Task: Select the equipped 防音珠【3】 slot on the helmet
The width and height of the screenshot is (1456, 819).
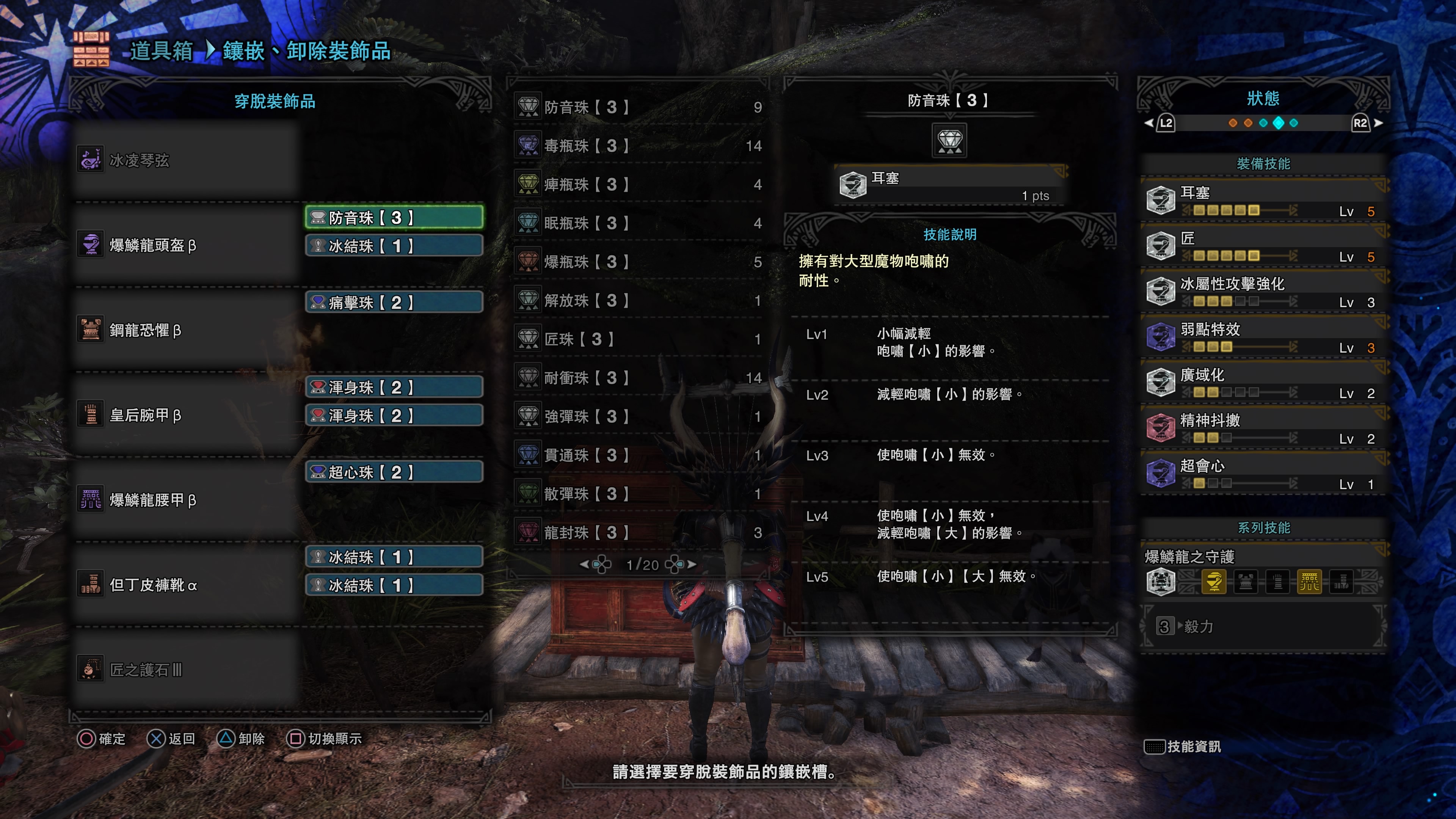Action: [394, 218]
